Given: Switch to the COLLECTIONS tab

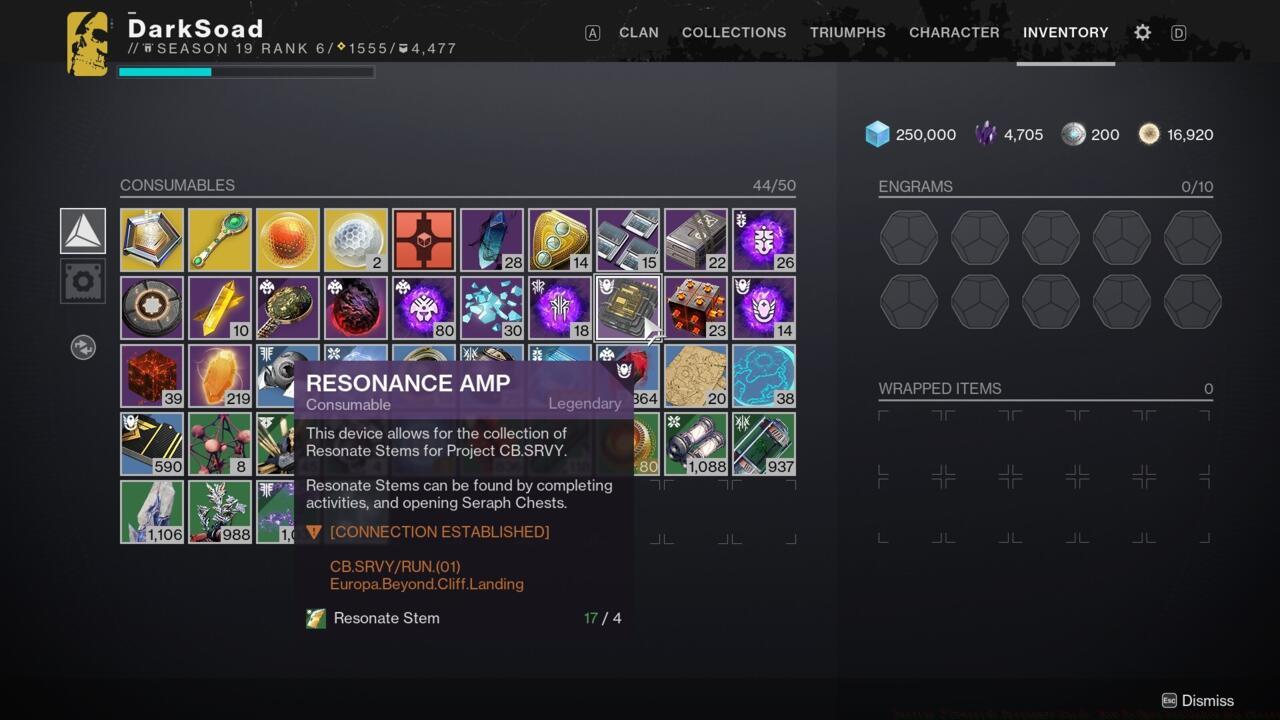Looking at the screenshot, I should (734, 32).
